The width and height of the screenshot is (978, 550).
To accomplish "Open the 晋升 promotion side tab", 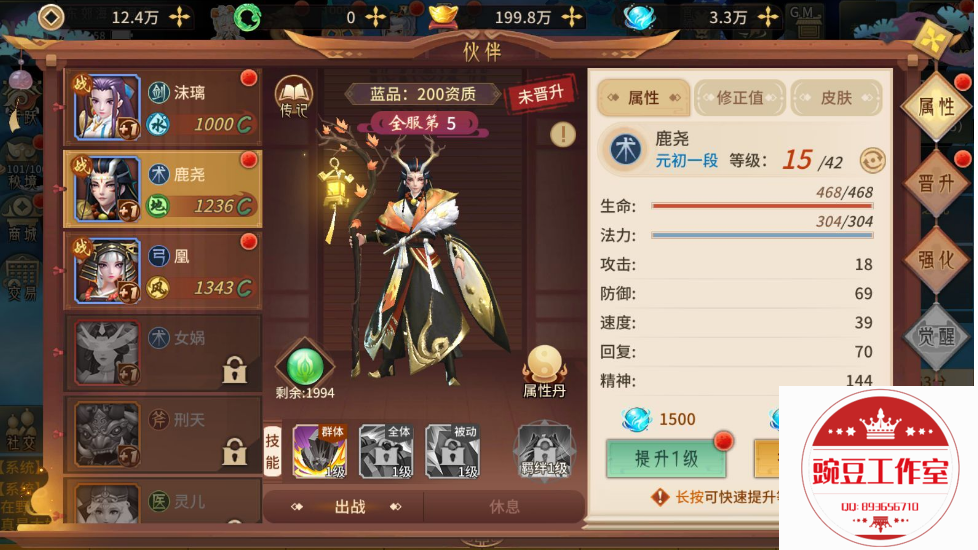I will (936, 183).
